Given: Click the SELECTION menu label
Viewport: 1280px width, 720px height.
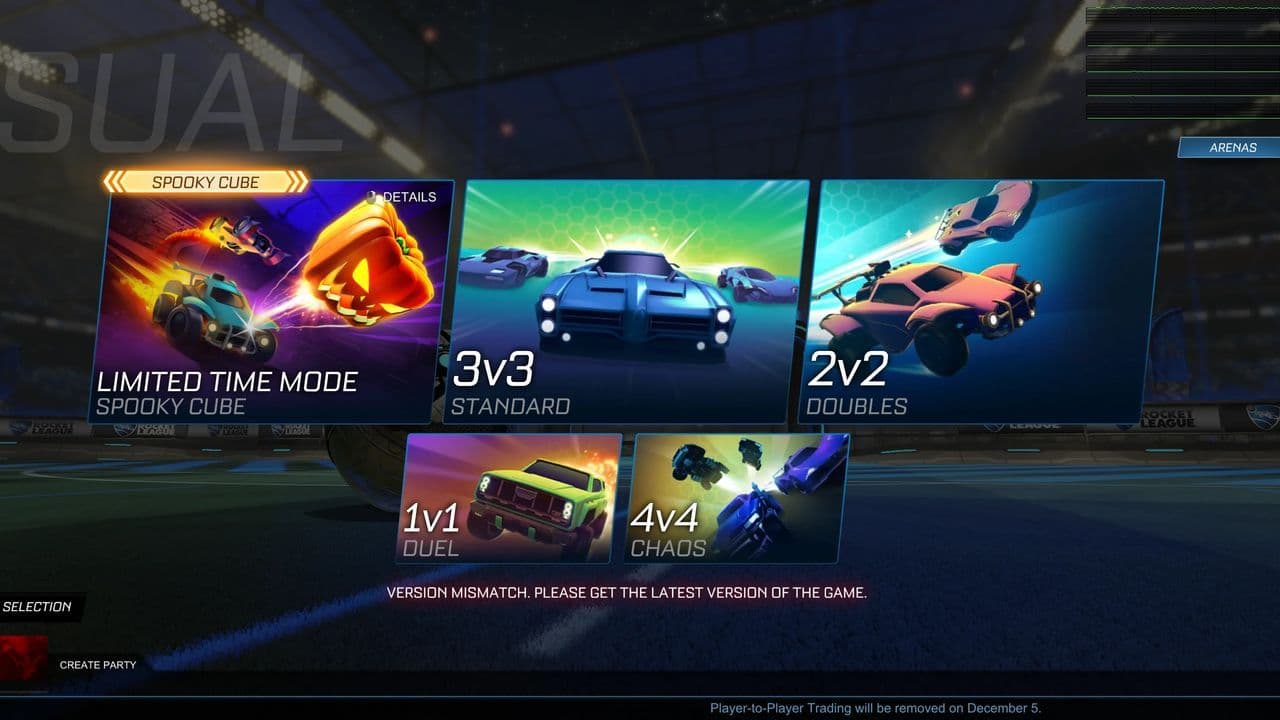Looking at the screenshot, I should coord(38,606).
